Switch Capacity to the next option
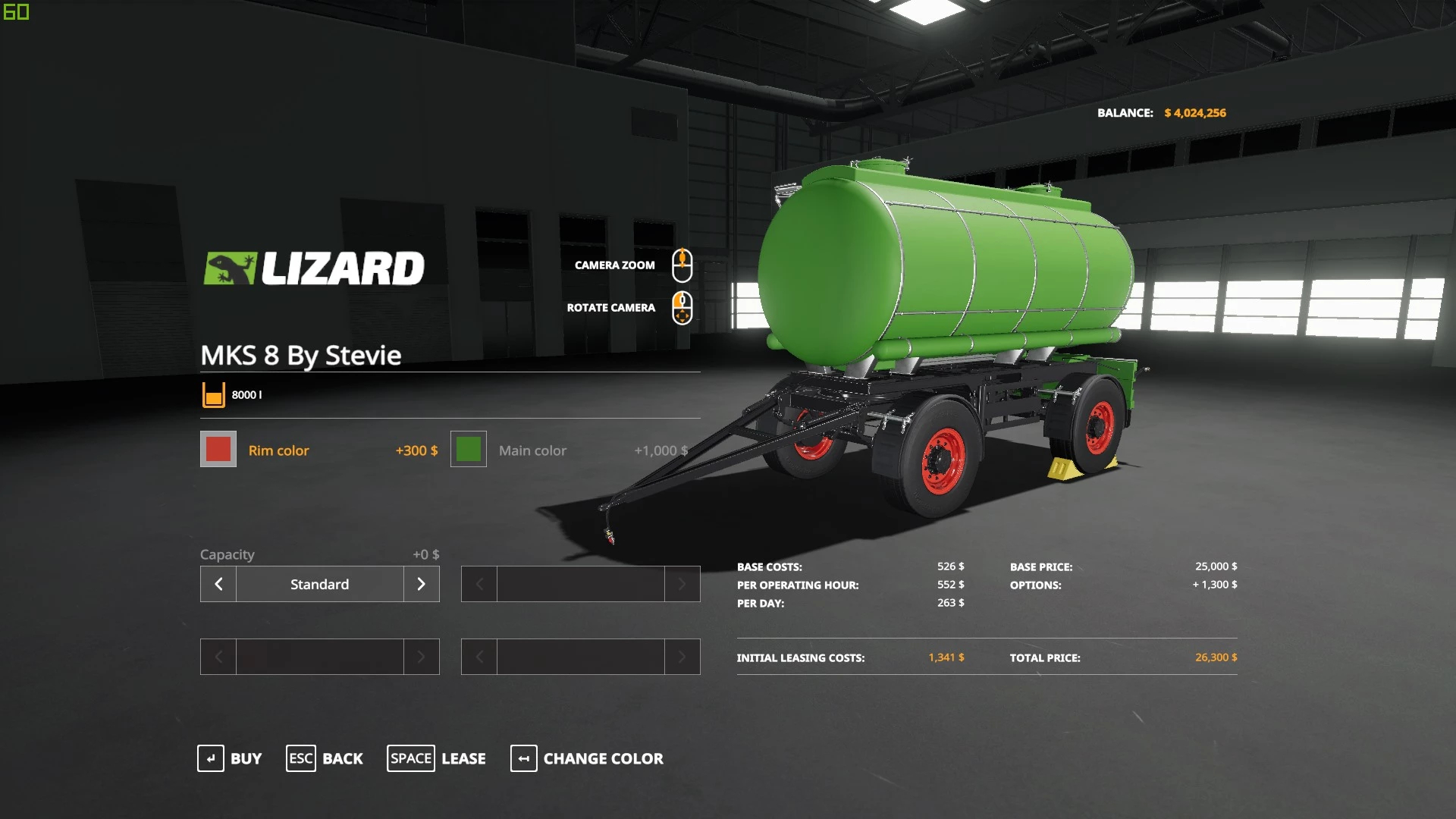Viewport: 1456px width, 819px height. click(x=421, y=584)
